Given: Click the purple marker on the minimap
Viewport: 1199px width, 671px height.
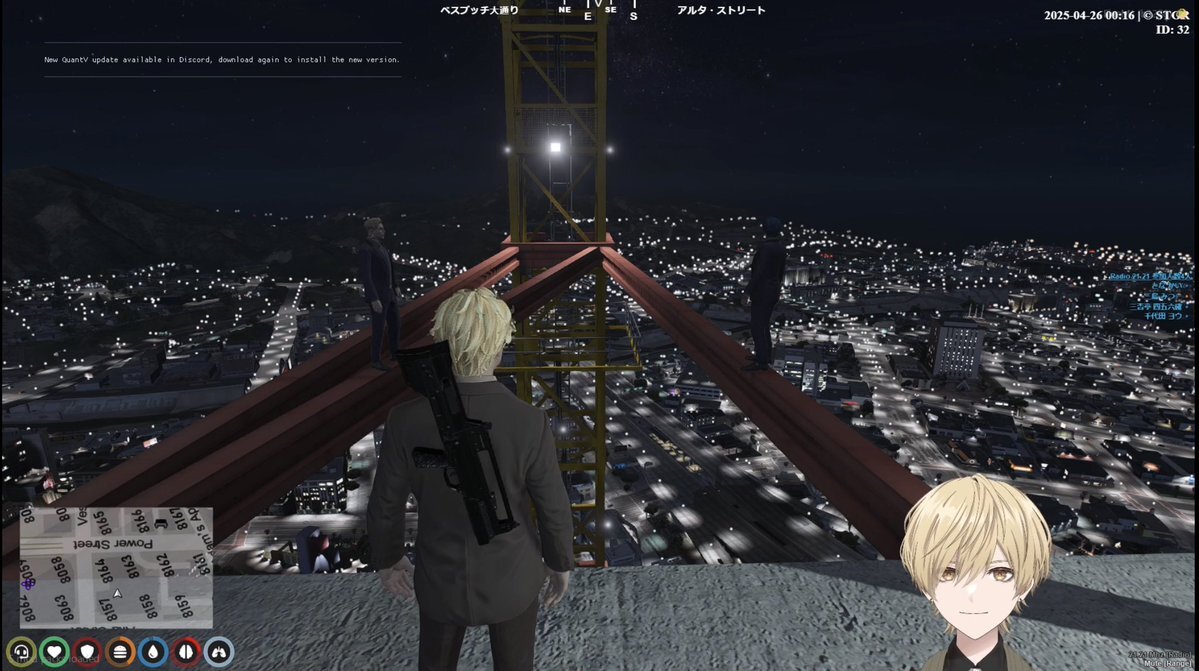Looking at the screenshot, I should tap(28, 583).
